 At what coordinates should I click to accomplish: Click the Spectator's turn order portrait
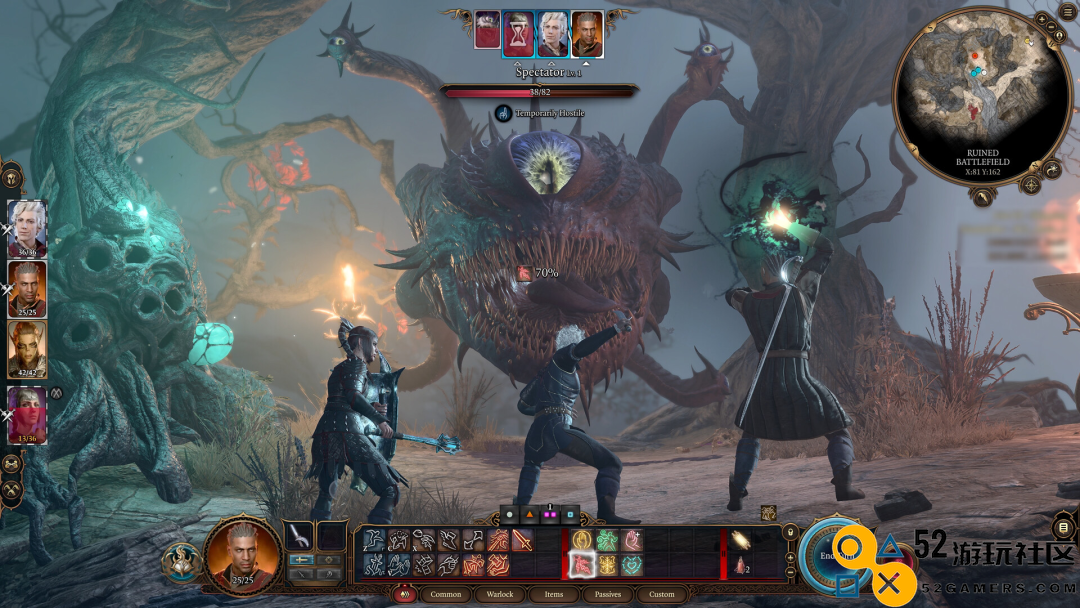519,32
